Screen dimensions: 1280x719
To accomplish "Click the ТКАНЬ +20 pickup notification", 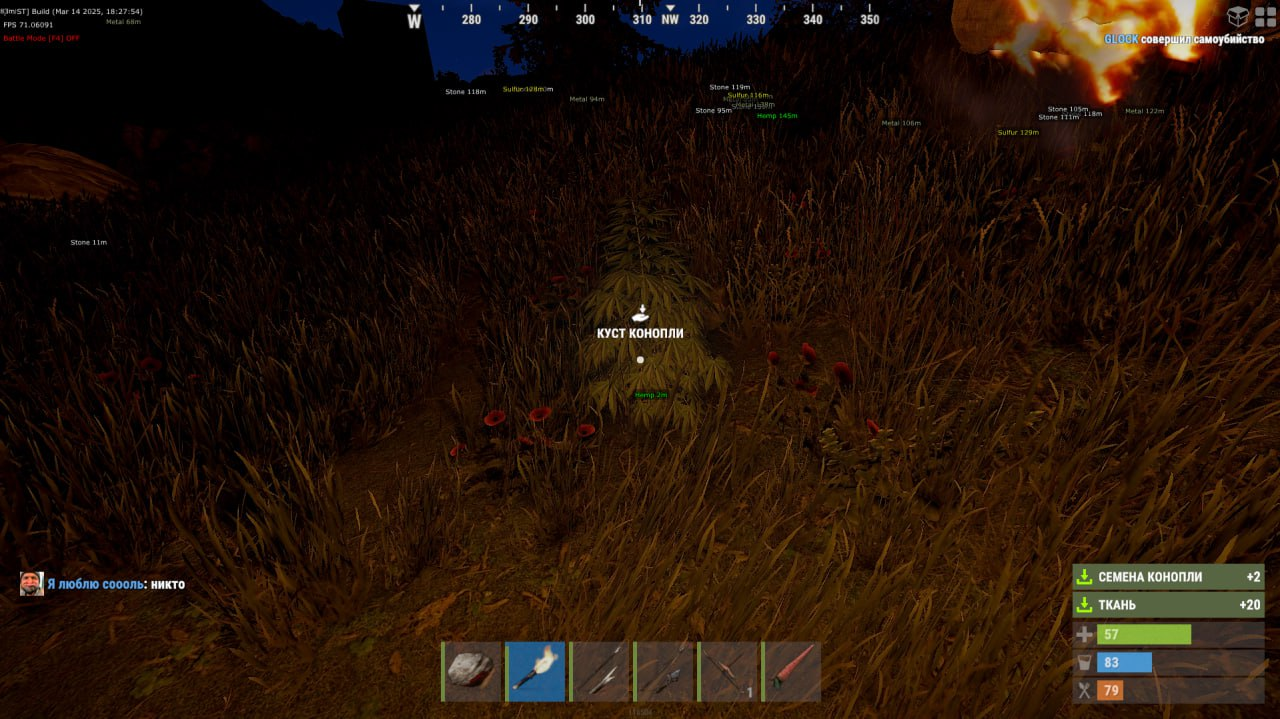I will point(1168,605).
